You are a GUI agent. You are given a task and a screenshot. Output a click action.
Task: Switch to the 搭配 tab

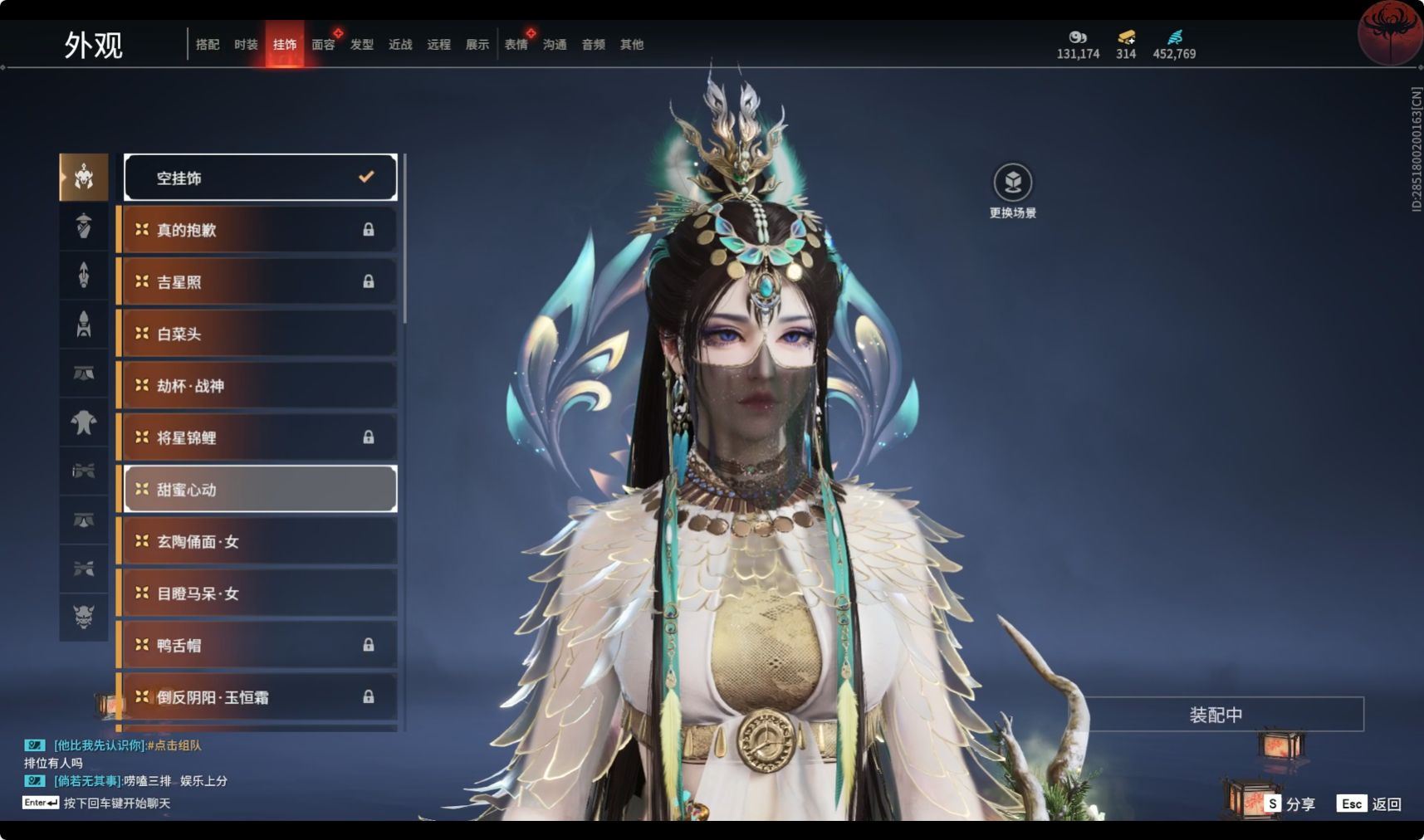(208, 45)
